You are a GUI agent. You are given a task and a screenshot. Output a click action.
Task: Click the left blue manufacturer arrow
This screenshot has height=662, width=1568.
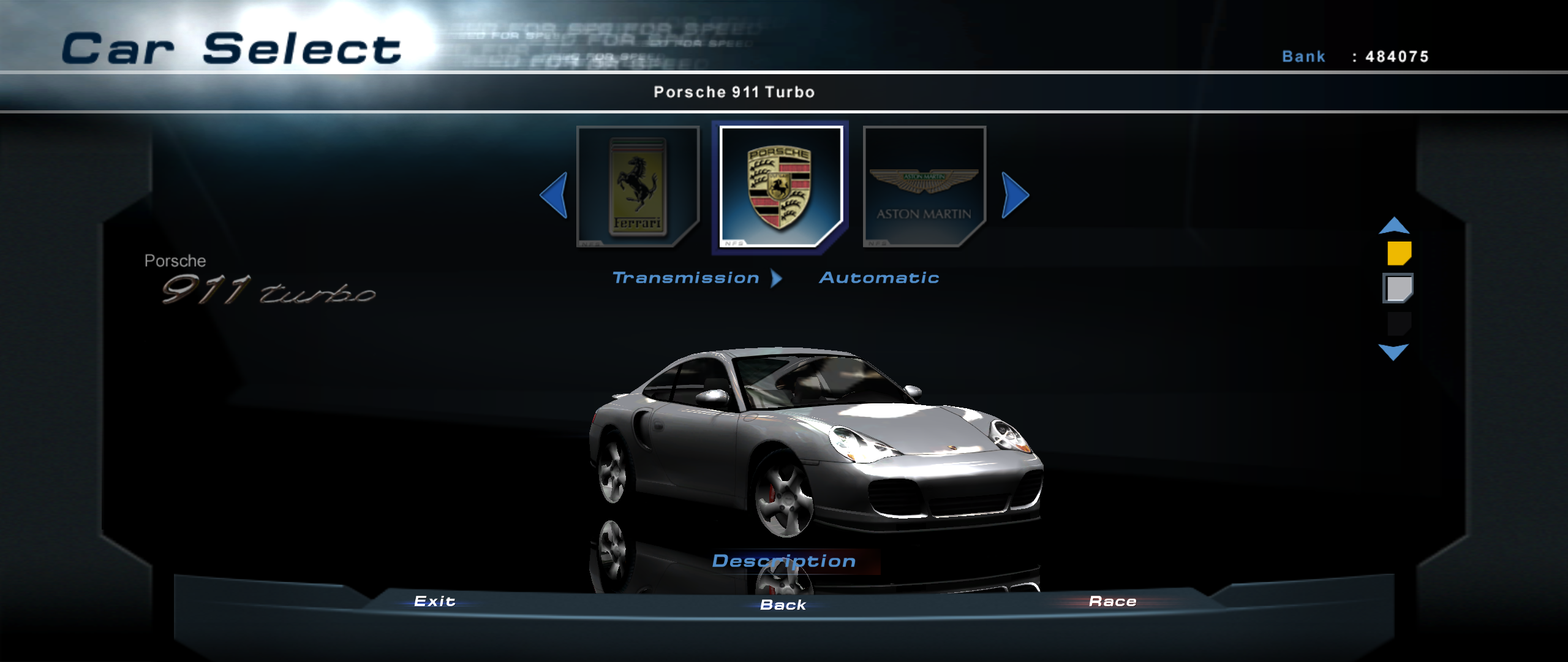[x=554, y=196]
